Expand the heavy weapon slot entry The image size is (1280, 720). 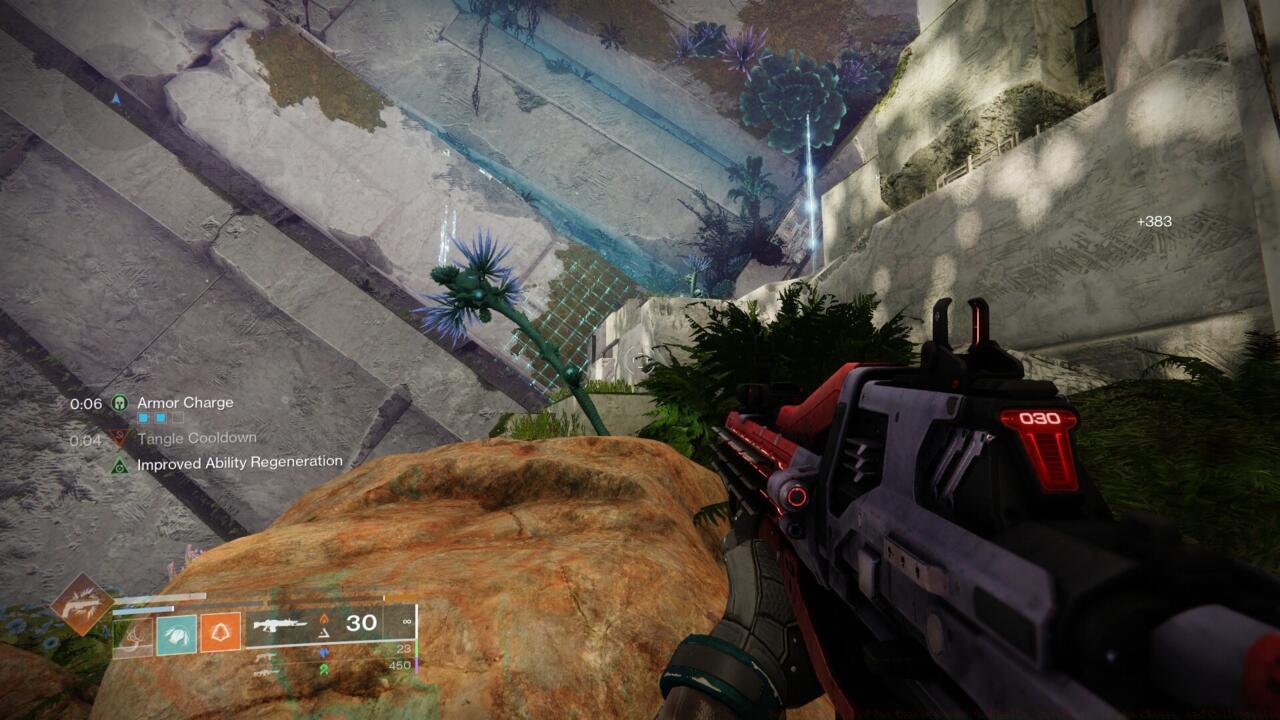click(x=263, y=673)
